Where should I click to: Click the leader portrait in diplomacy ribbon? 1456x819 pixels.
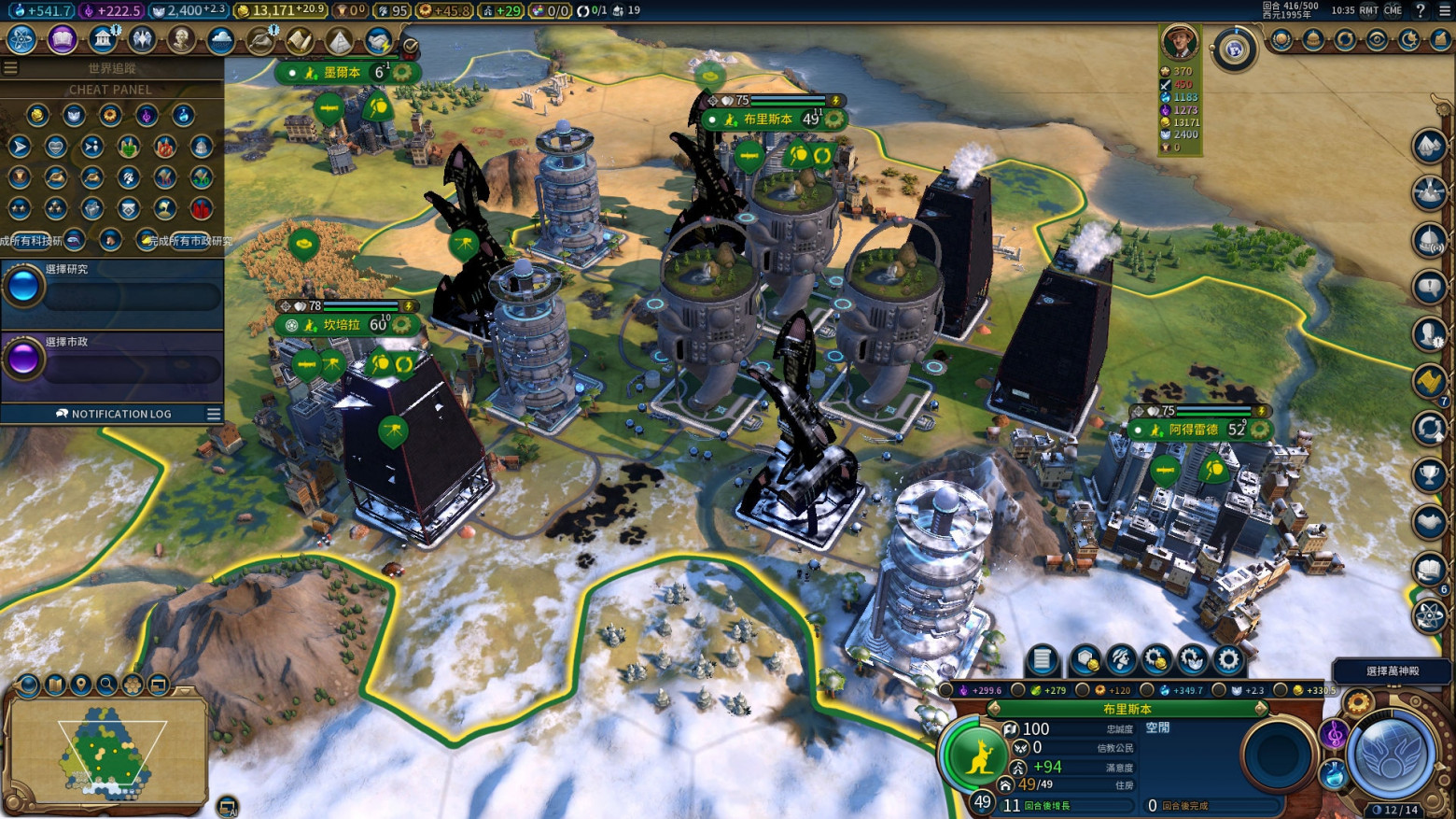(1179, 42)
